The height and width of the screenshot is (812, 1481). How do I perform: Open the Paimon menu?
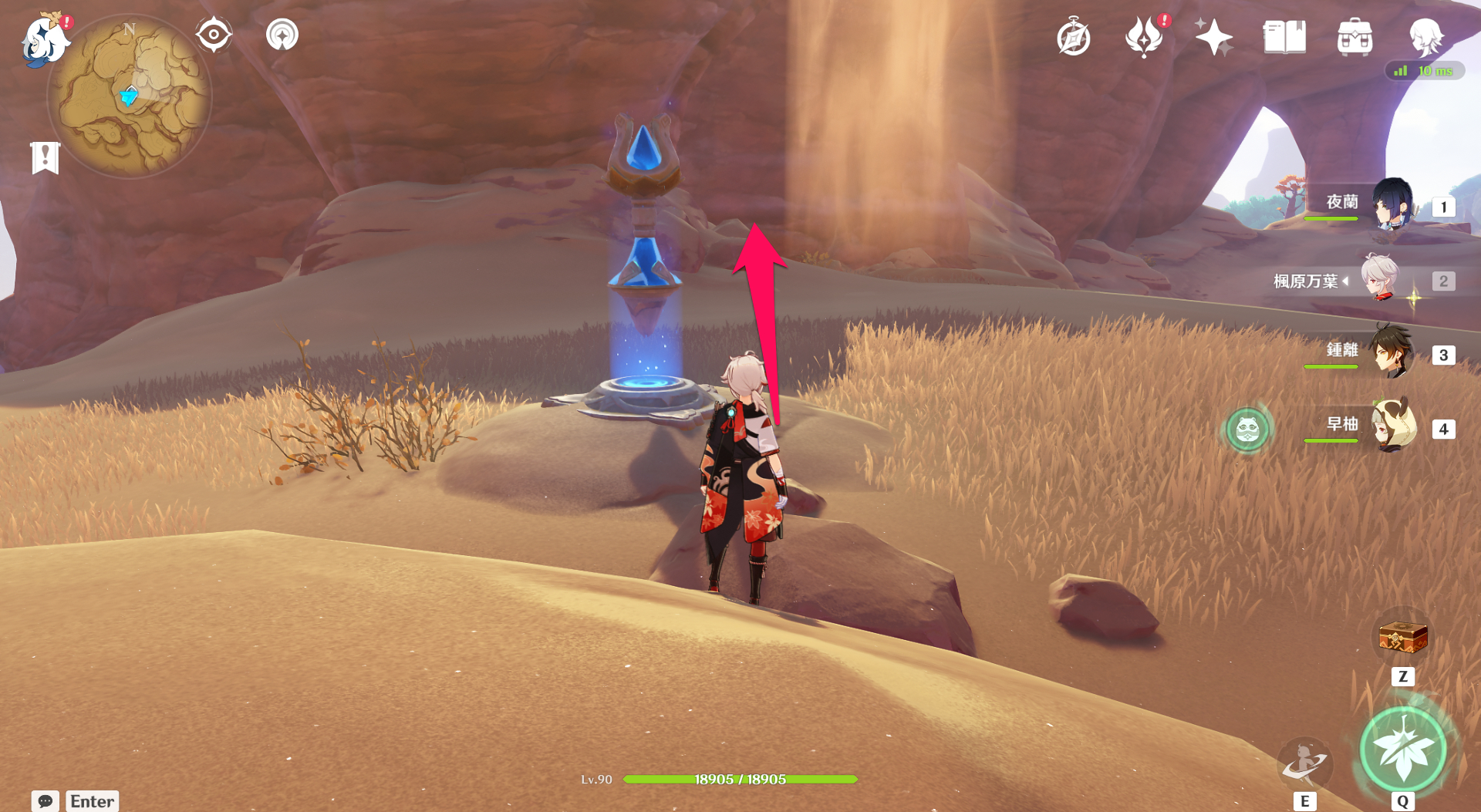(x=44, y=40)
